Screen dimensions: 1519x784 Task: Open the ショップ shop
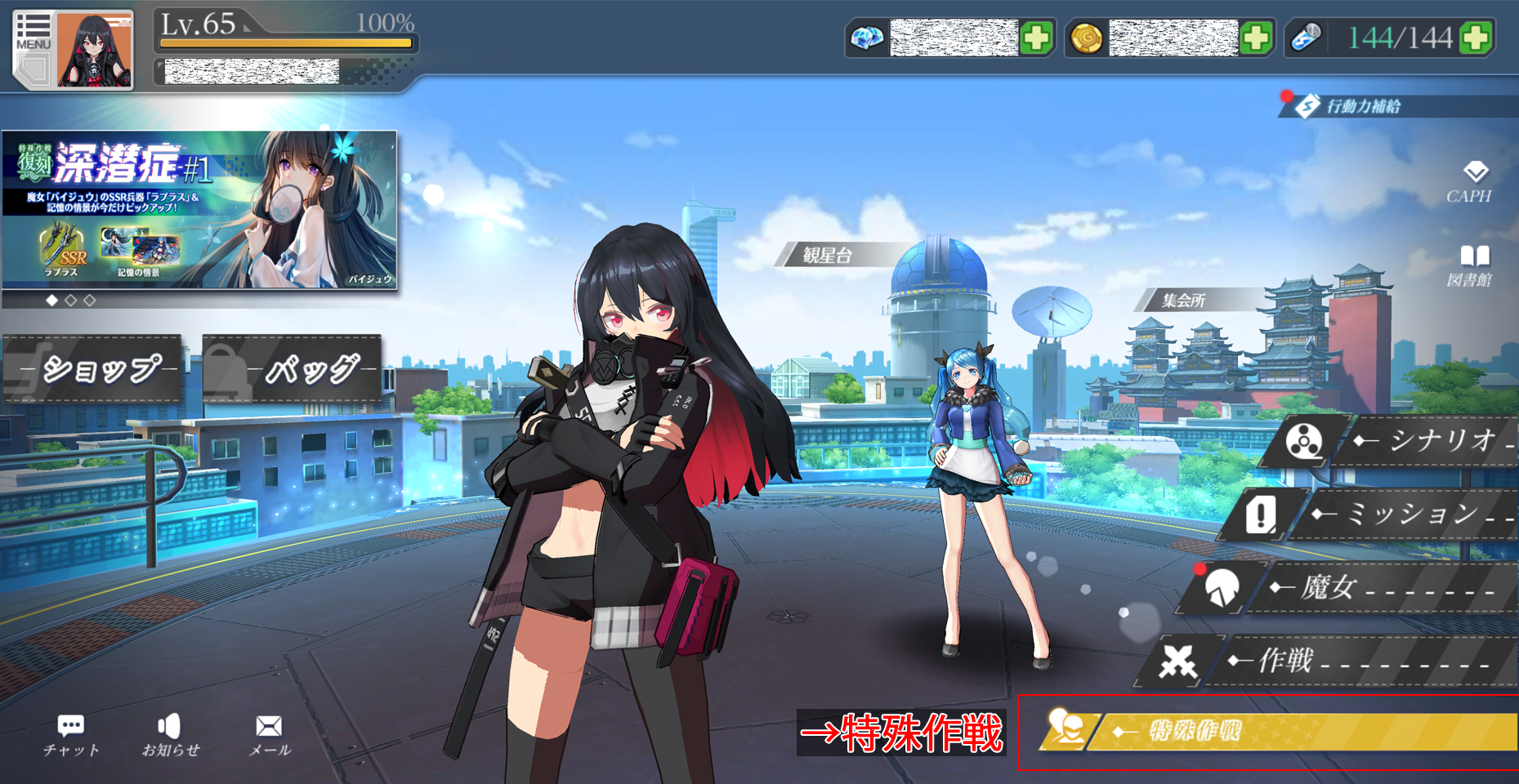[x=93, y=369]
